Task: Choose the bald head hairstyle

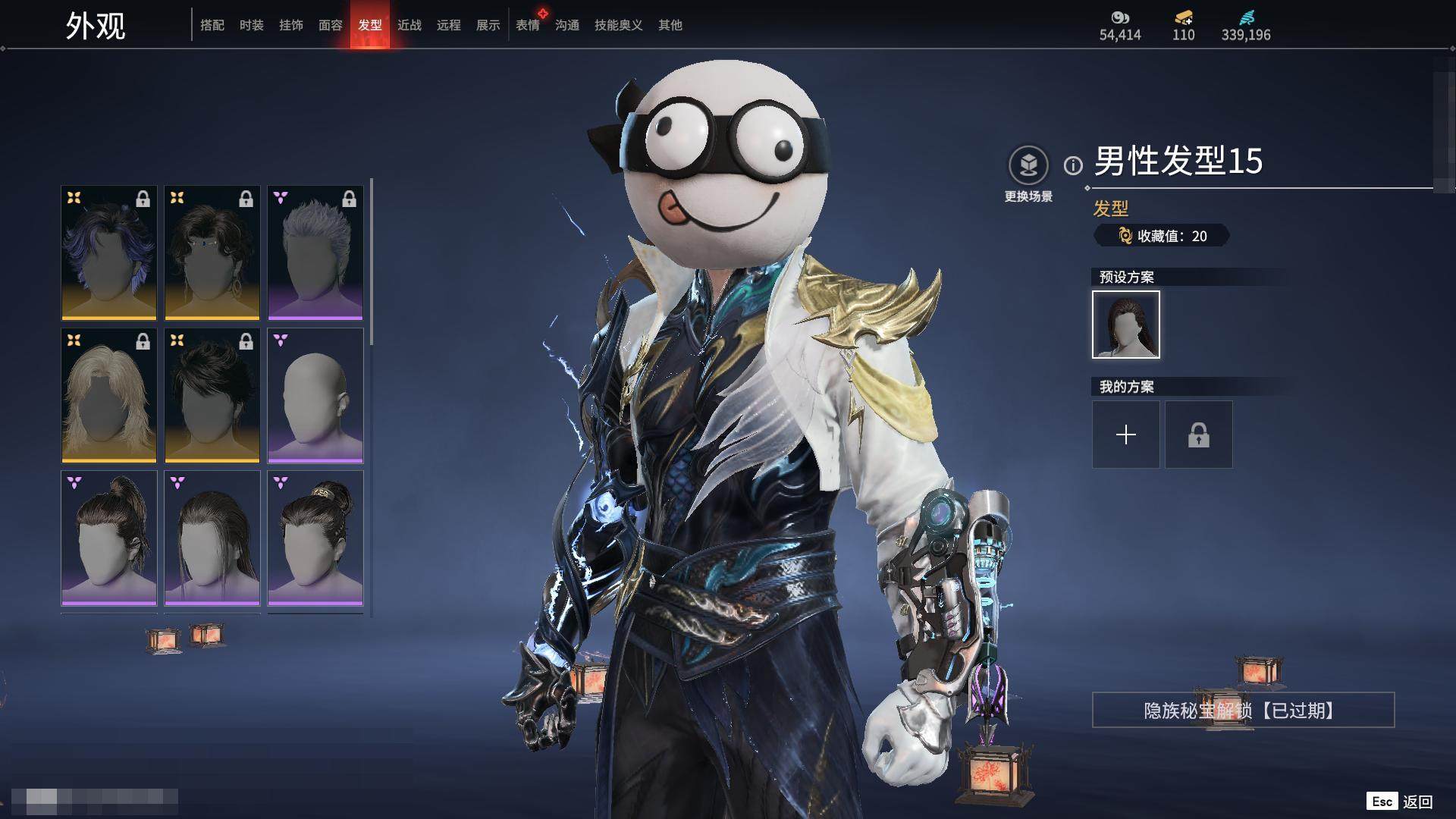Action: (315, 395)
